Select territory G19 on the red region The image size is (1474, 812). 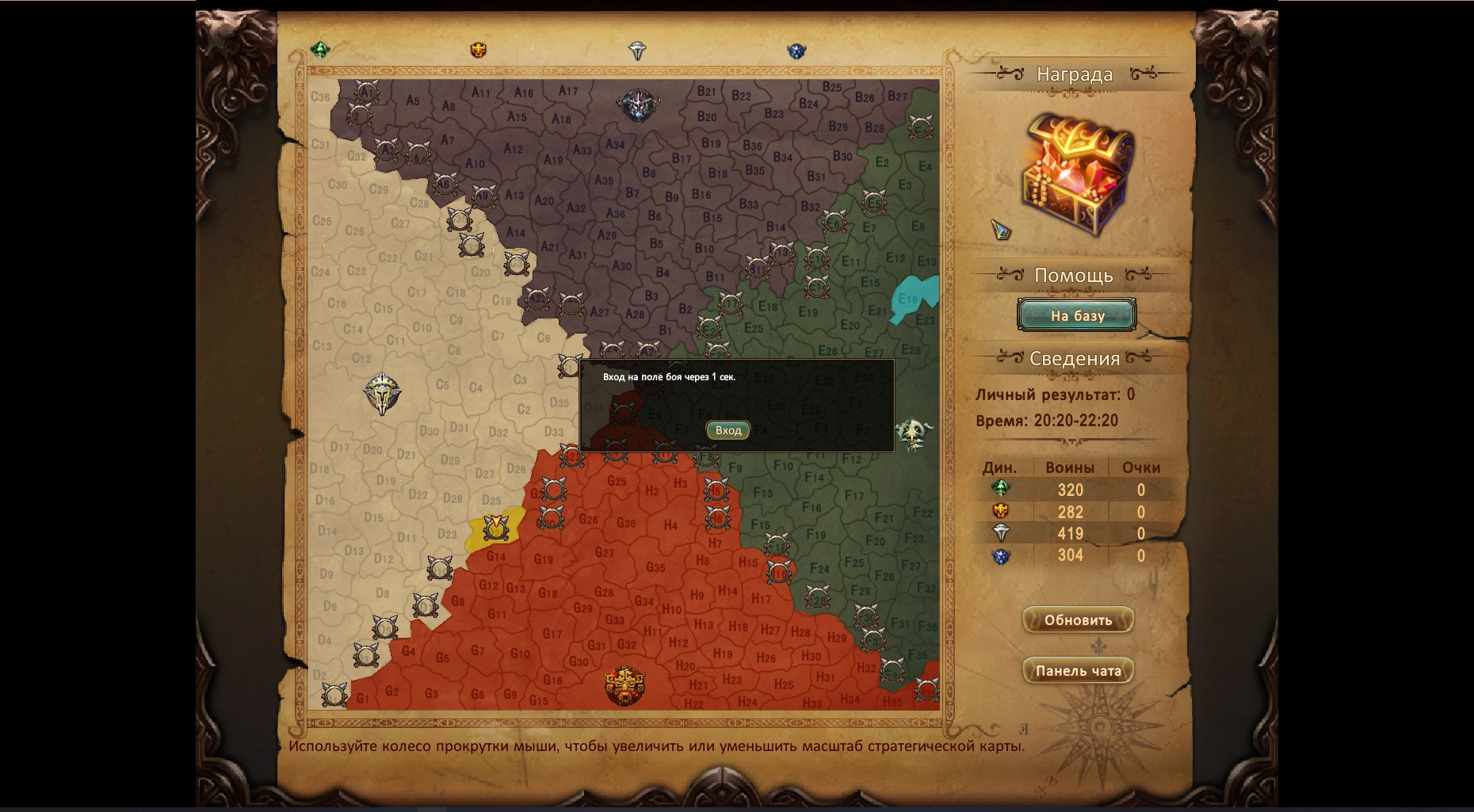(544, 559)
